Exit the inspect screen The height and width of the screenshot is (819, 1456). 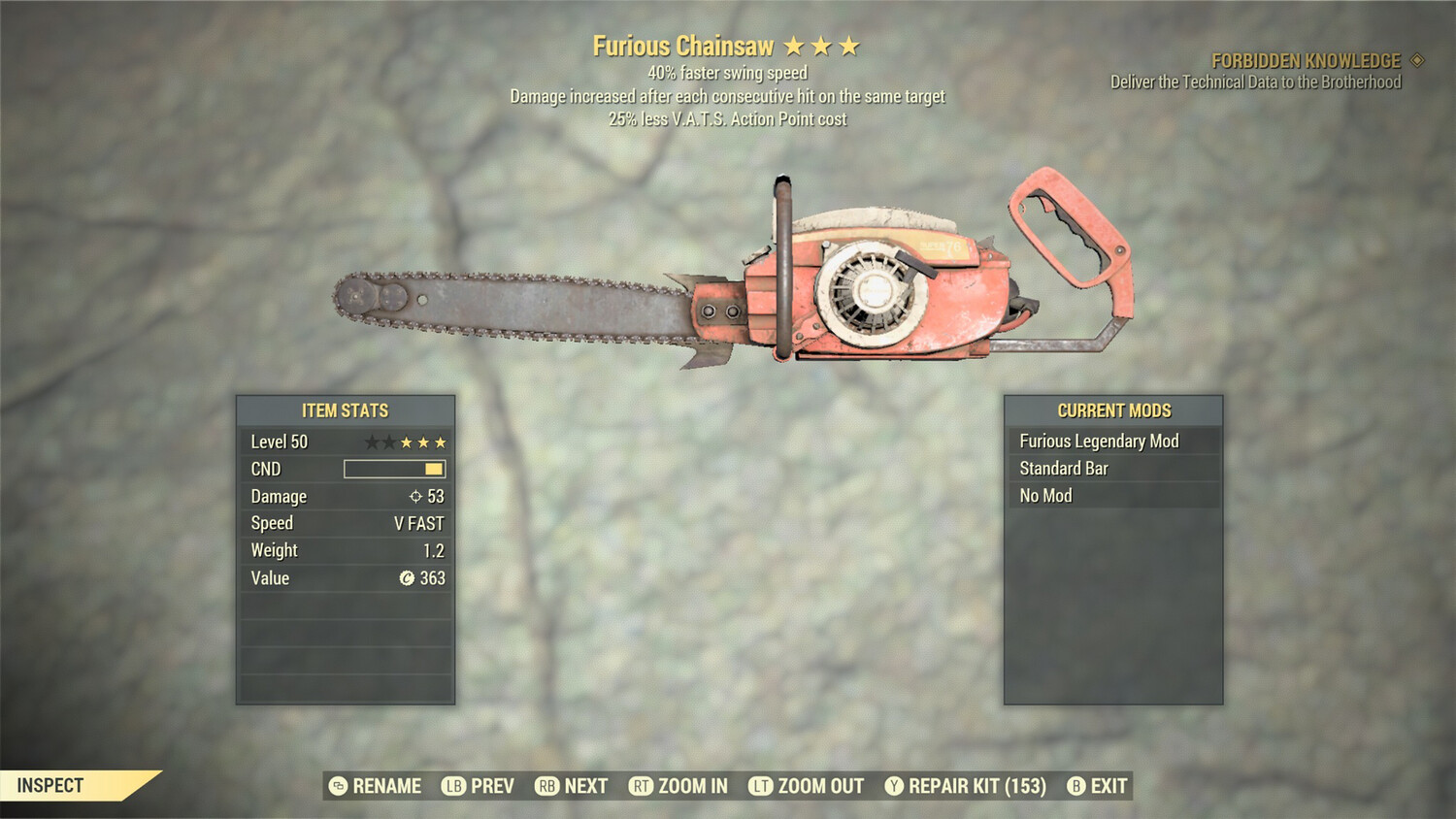pos(1097,786)
